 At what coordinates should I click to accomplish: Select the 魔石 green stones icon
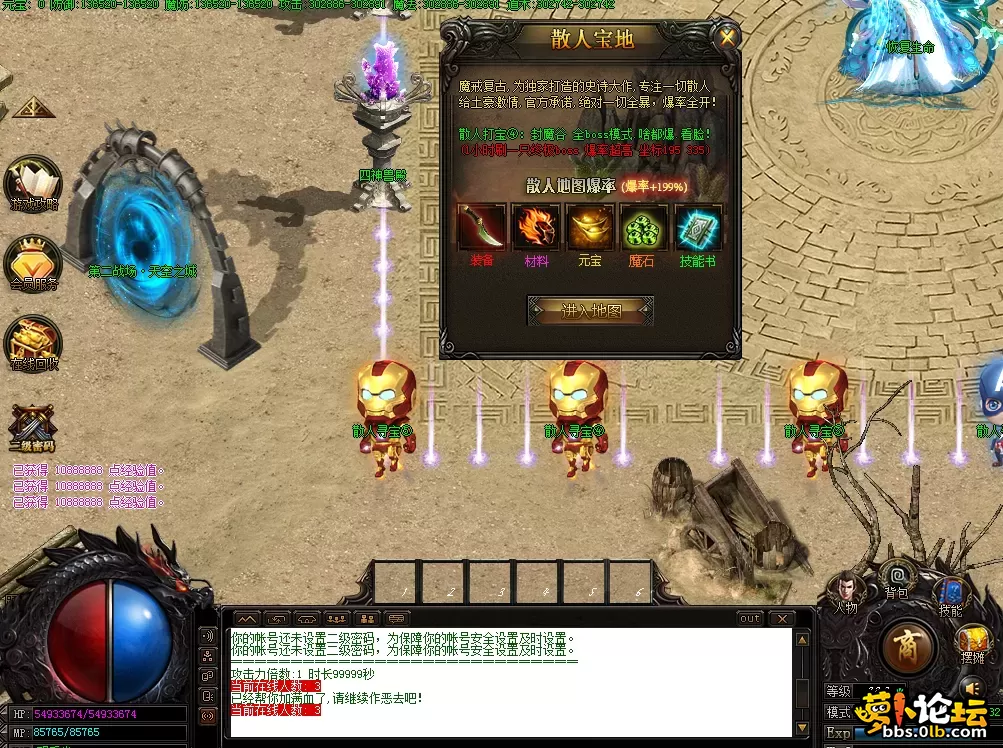click(645, 228)
